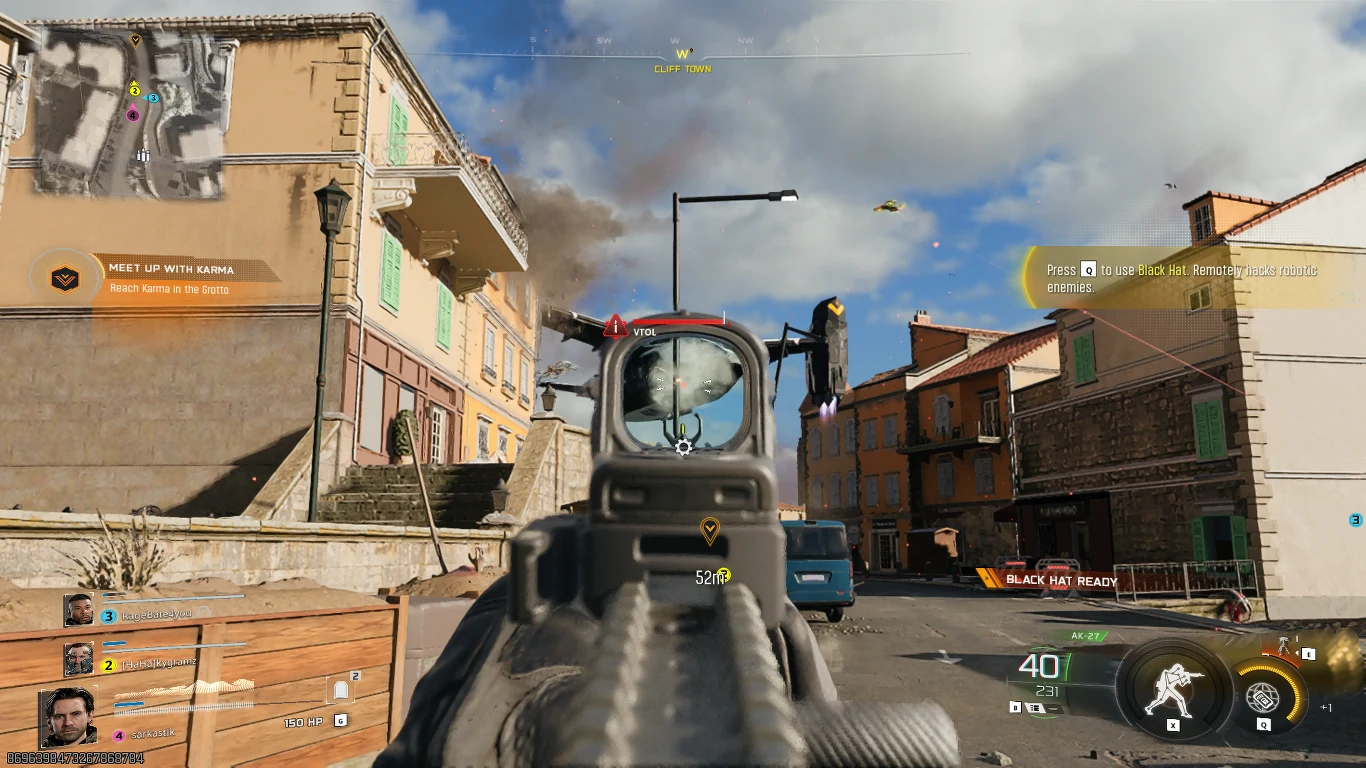
Task: Click the AK-27 weapon name tab
Action: [x=1087, y=634]
